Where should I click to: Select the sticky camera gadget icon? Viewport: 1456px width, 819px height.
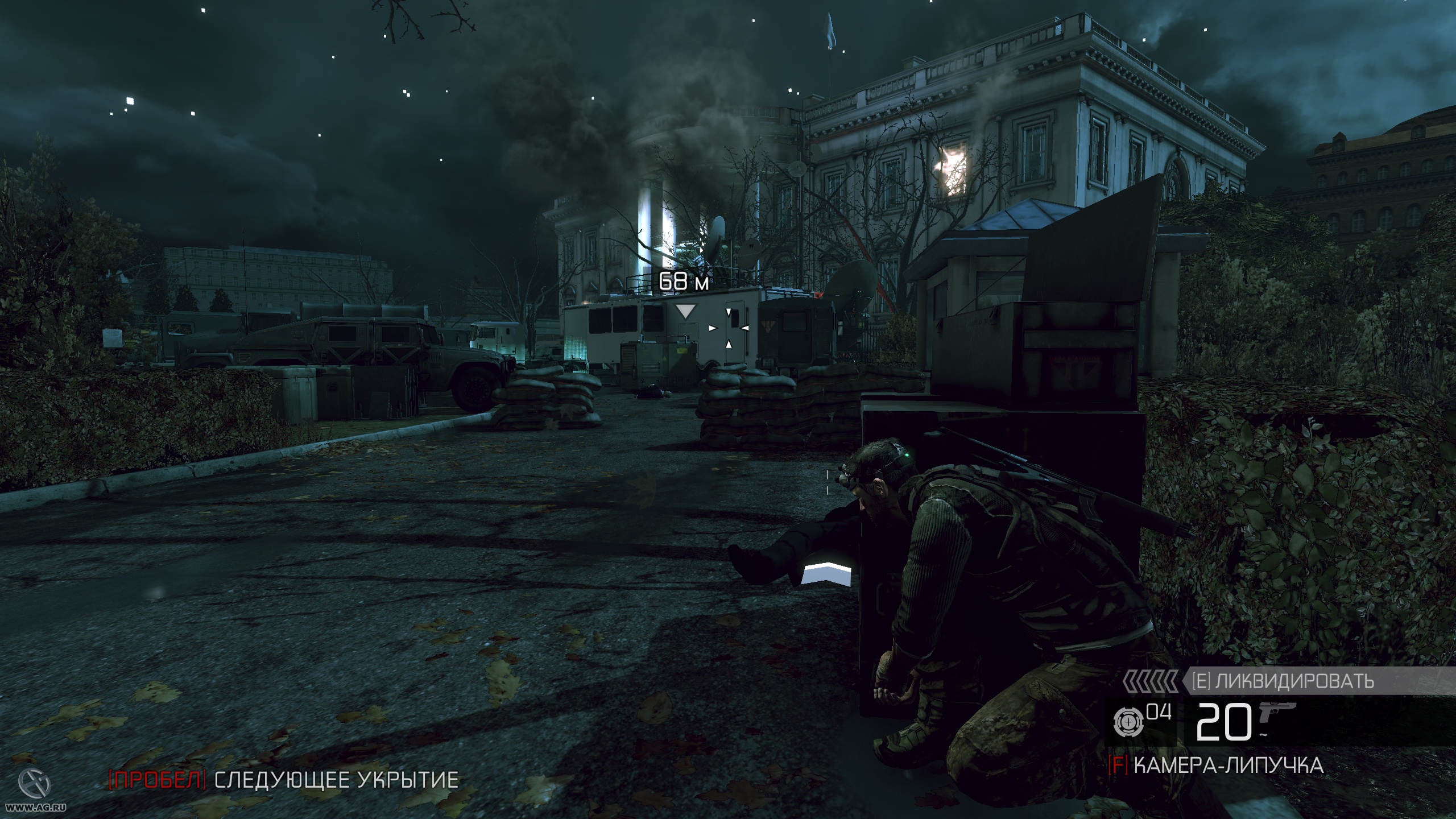point(1130,723)
